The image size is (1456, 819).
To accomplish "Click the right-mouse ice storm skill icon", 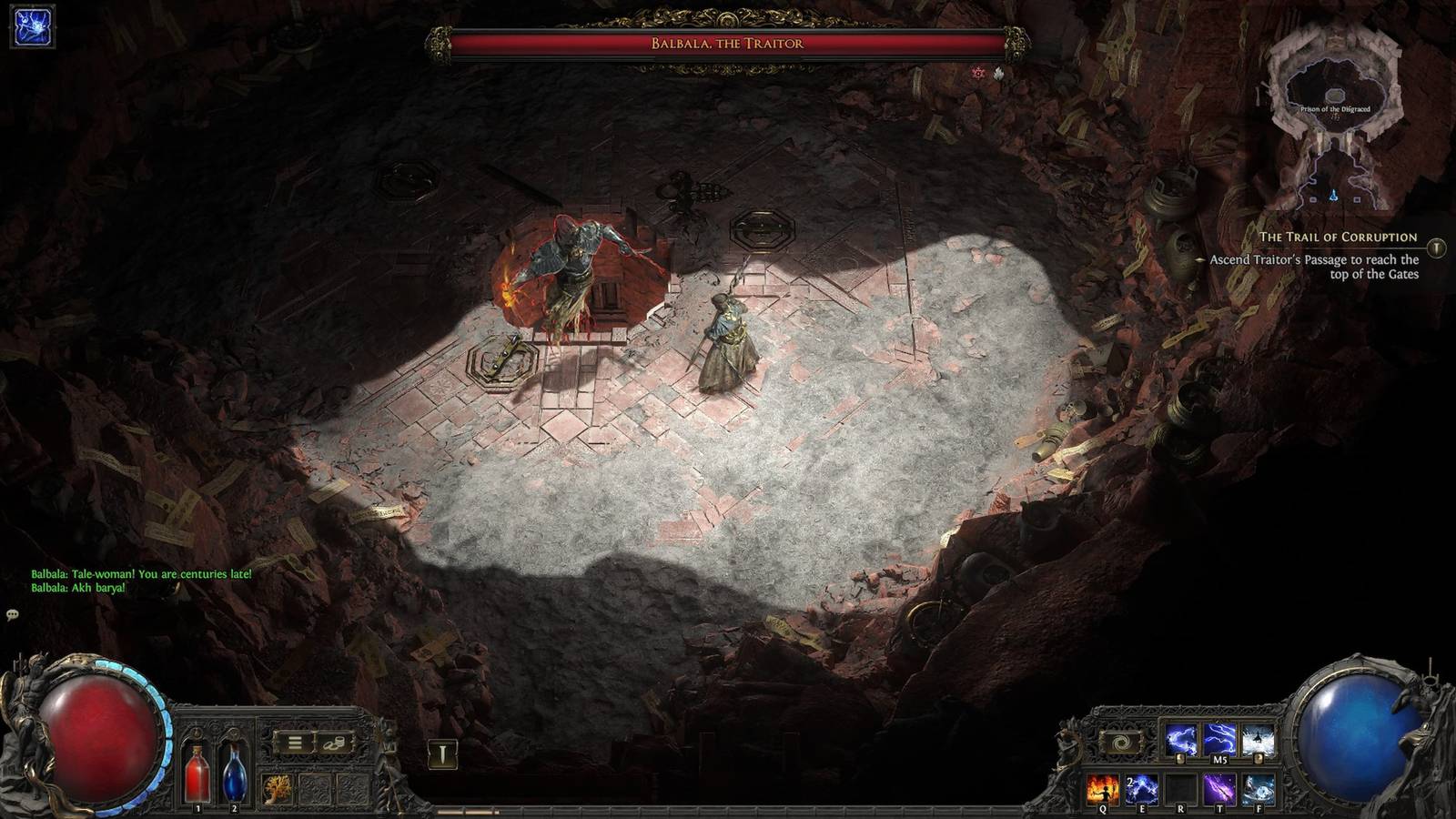I will 1258,739.
